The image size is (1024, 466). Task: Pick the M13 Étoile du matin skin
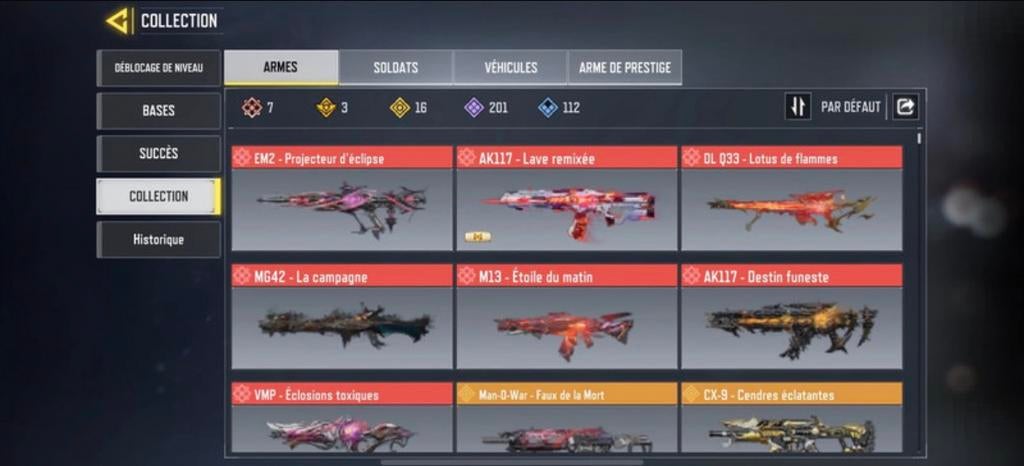566,317
